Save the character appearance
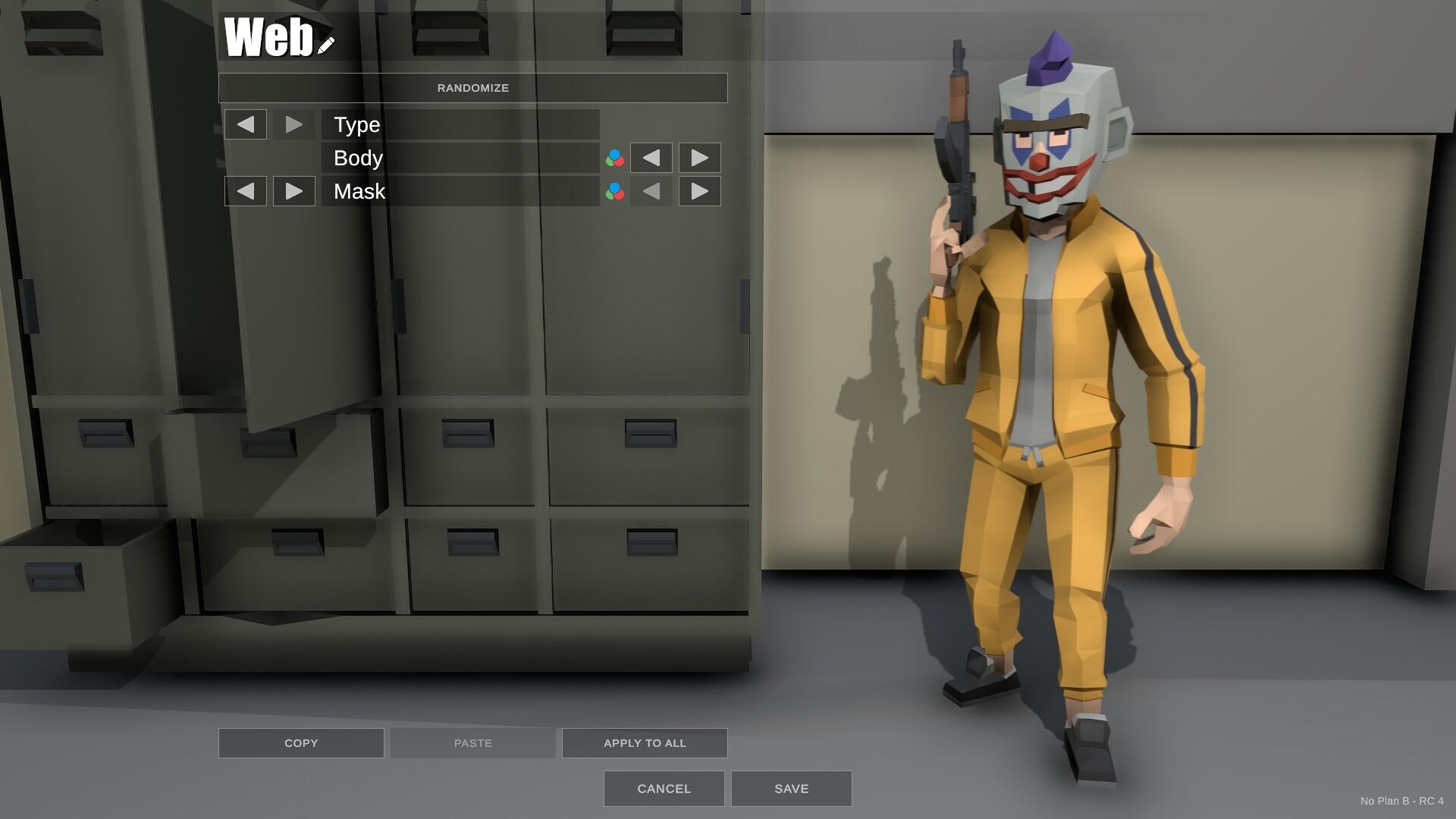Screen dimensions: 1456x819 [791, 789]
